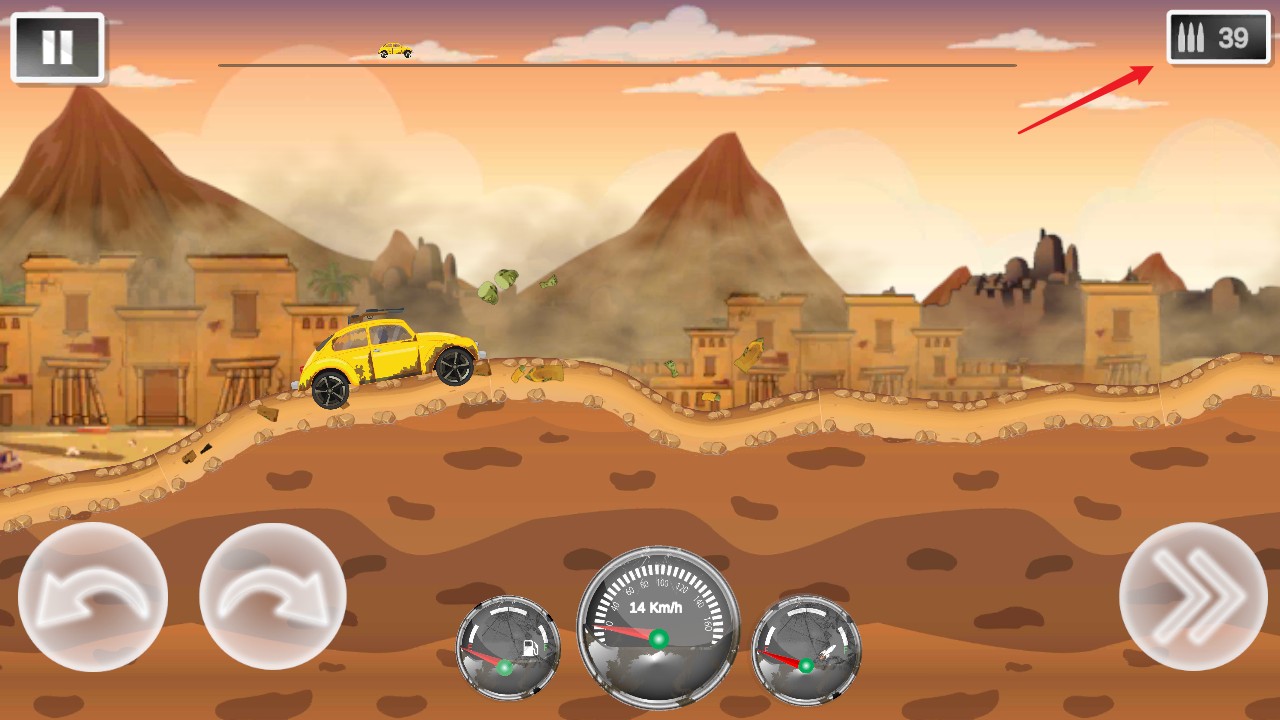Tilt the car backward with the left arrow
The width and height of the screenshot is (1280, 720).
(x=93, y=597)
